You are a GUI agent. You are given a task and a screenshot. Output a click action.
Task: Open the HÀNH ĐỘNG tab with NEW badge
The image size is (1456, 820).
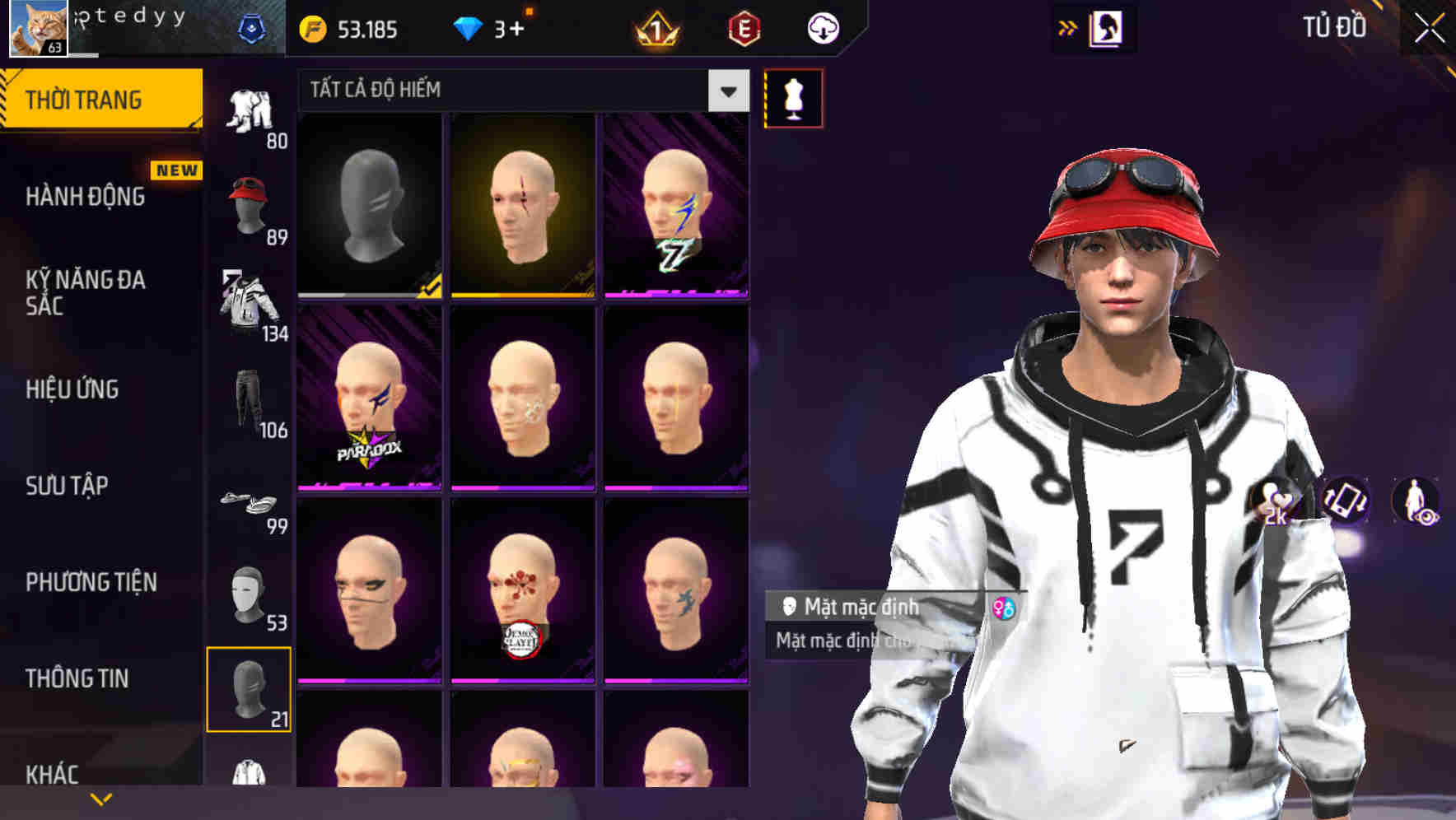tap(85, 197)
